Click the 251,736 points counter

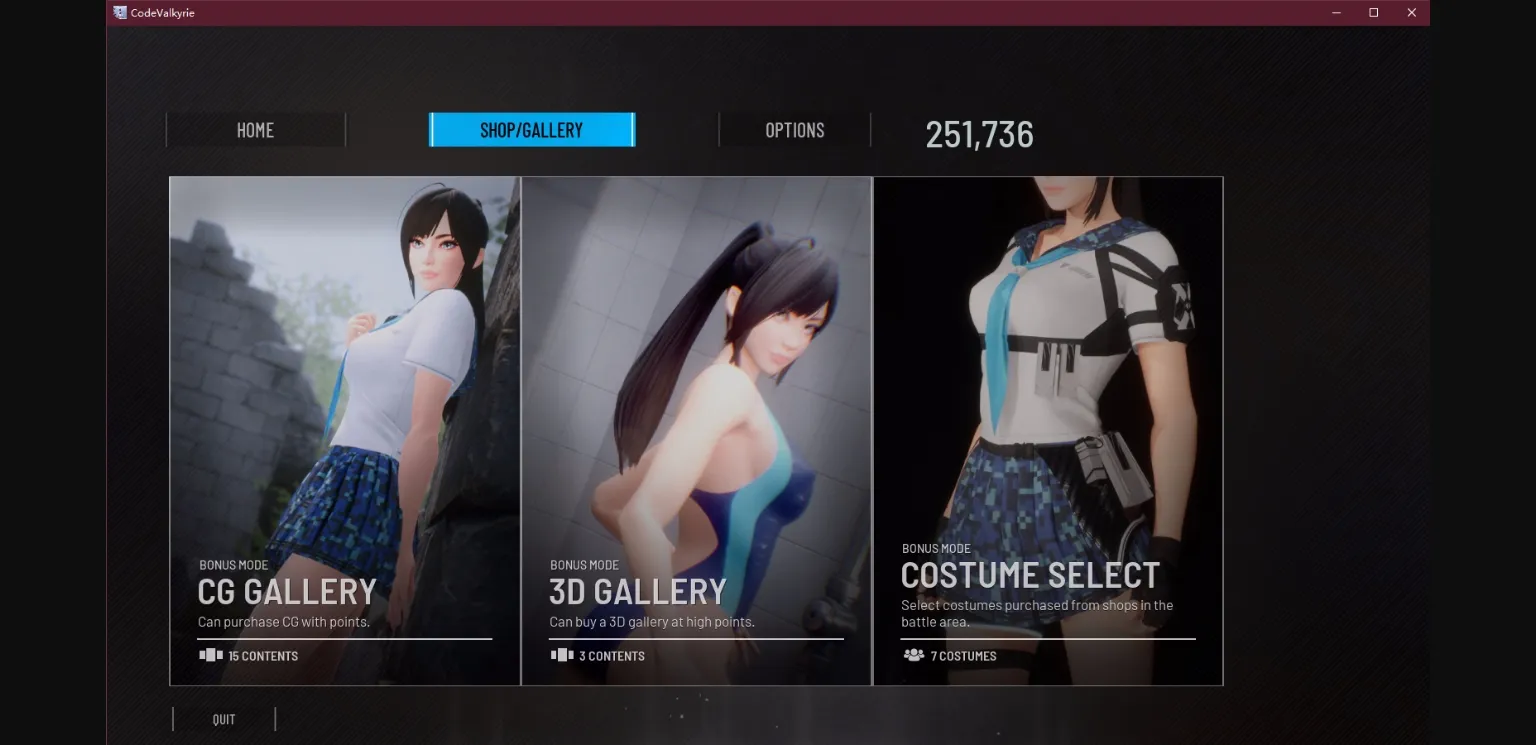tap(979, 134)
